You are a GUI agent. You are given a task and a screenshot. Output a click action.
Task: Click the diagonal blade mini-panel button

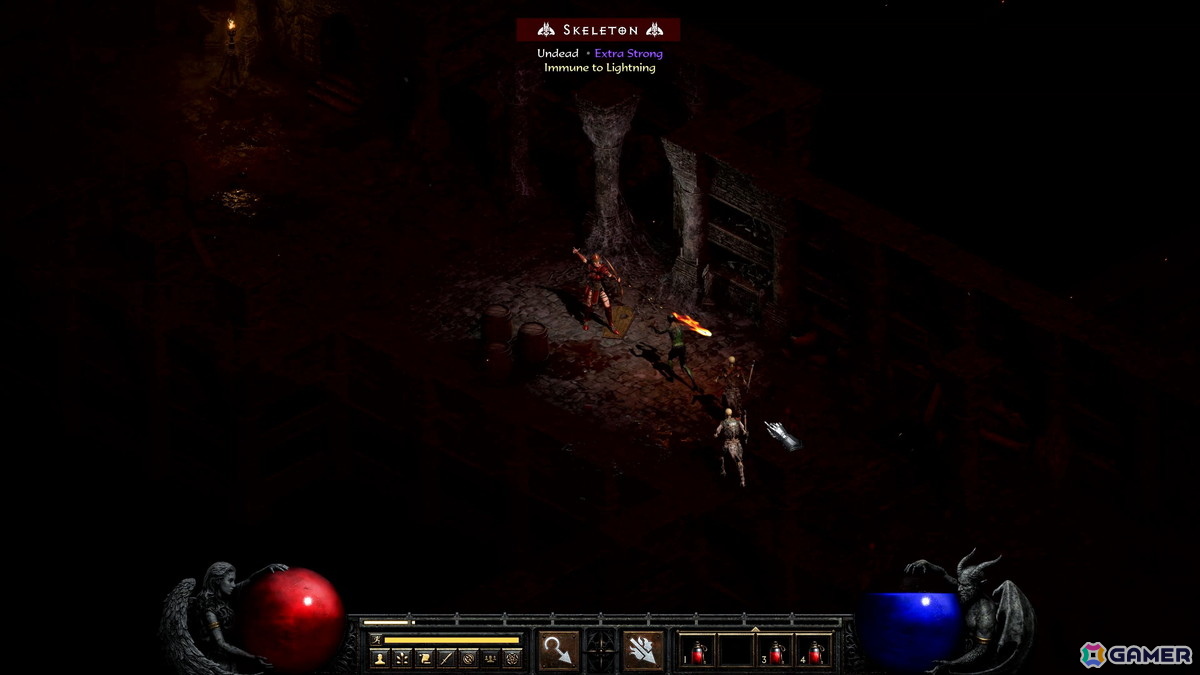(446, 657)
